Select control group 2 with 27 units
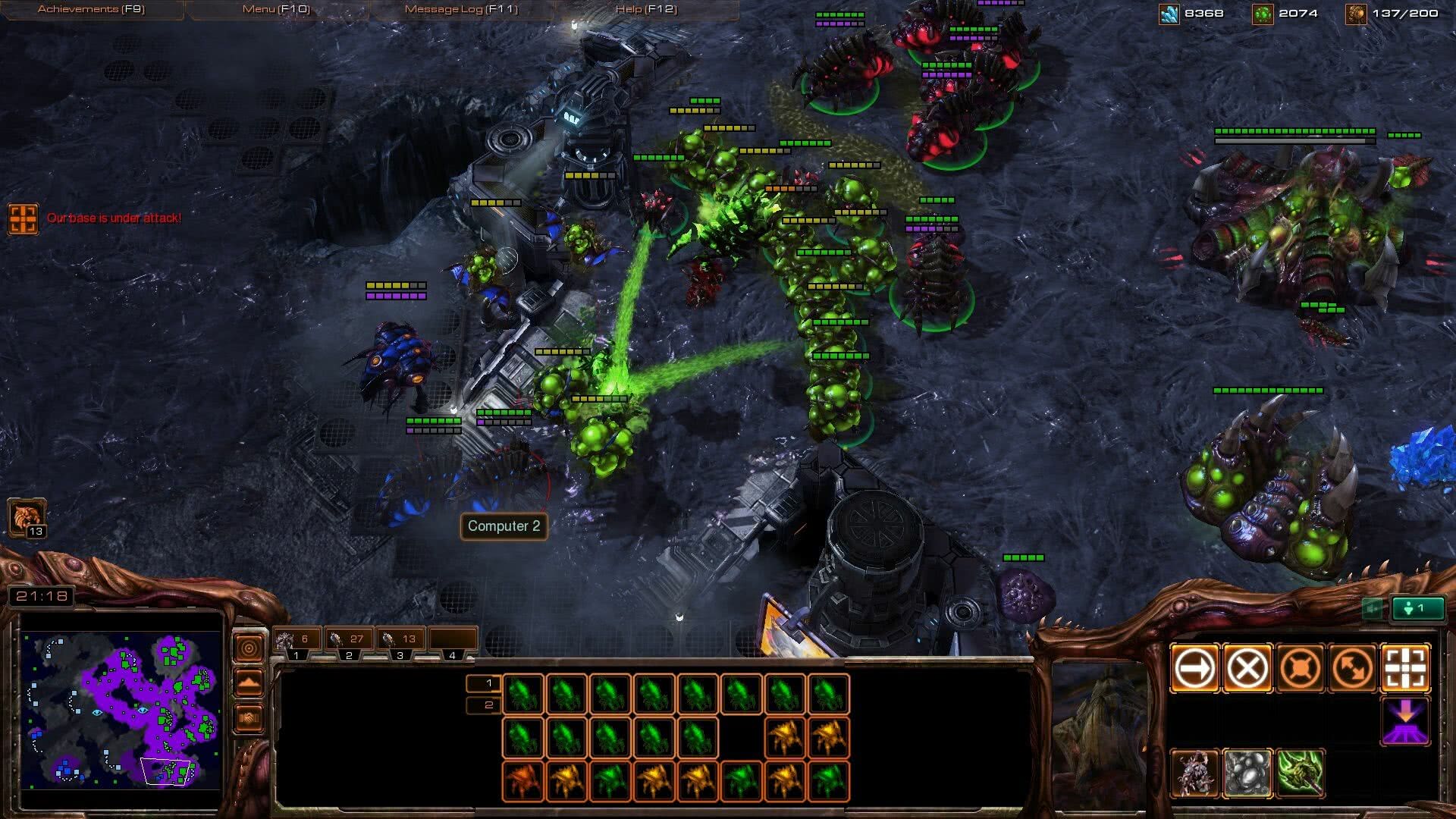 pyautogui.click(x=349, y=640)
